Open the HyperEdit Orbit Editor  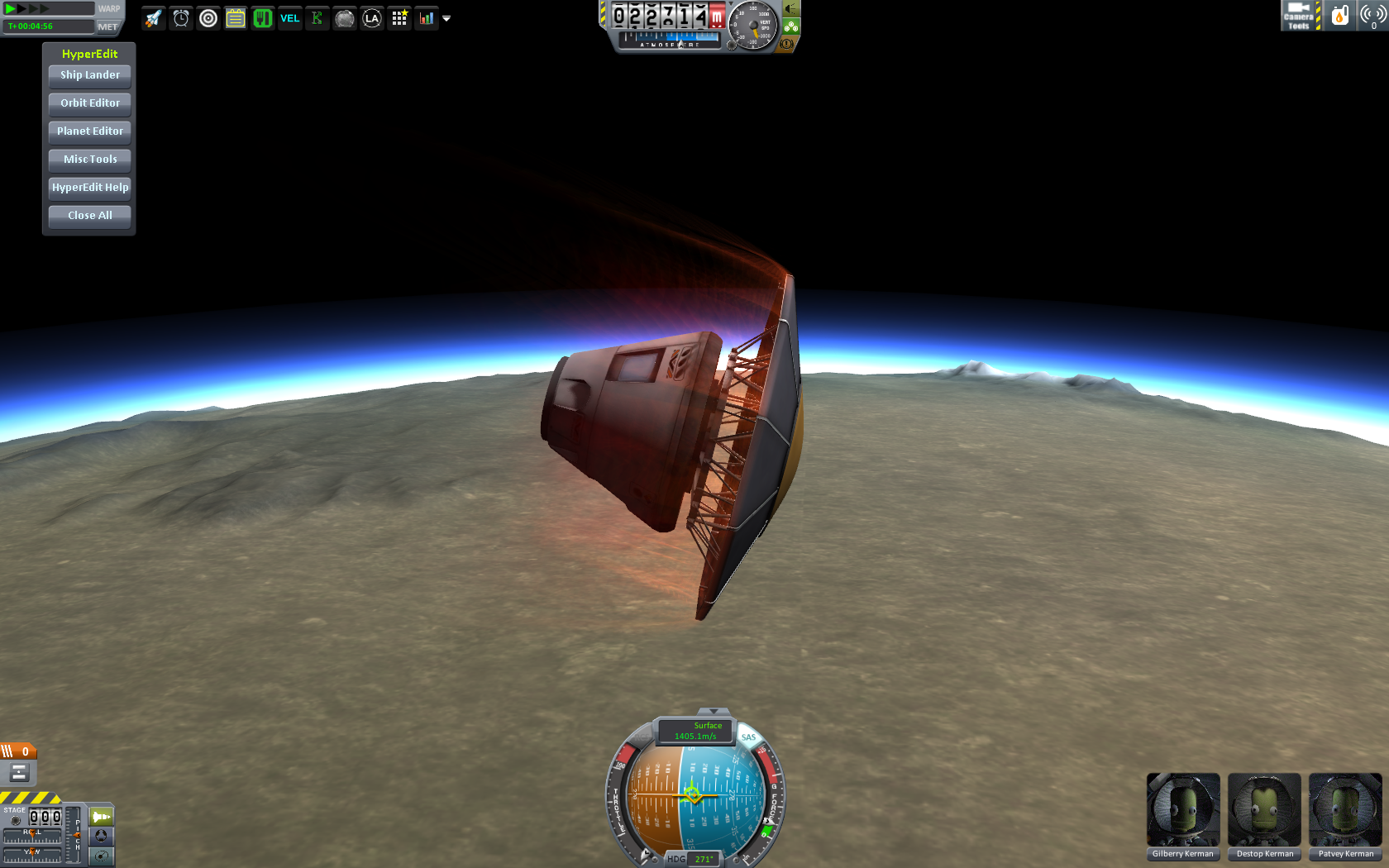coord(88,103)
